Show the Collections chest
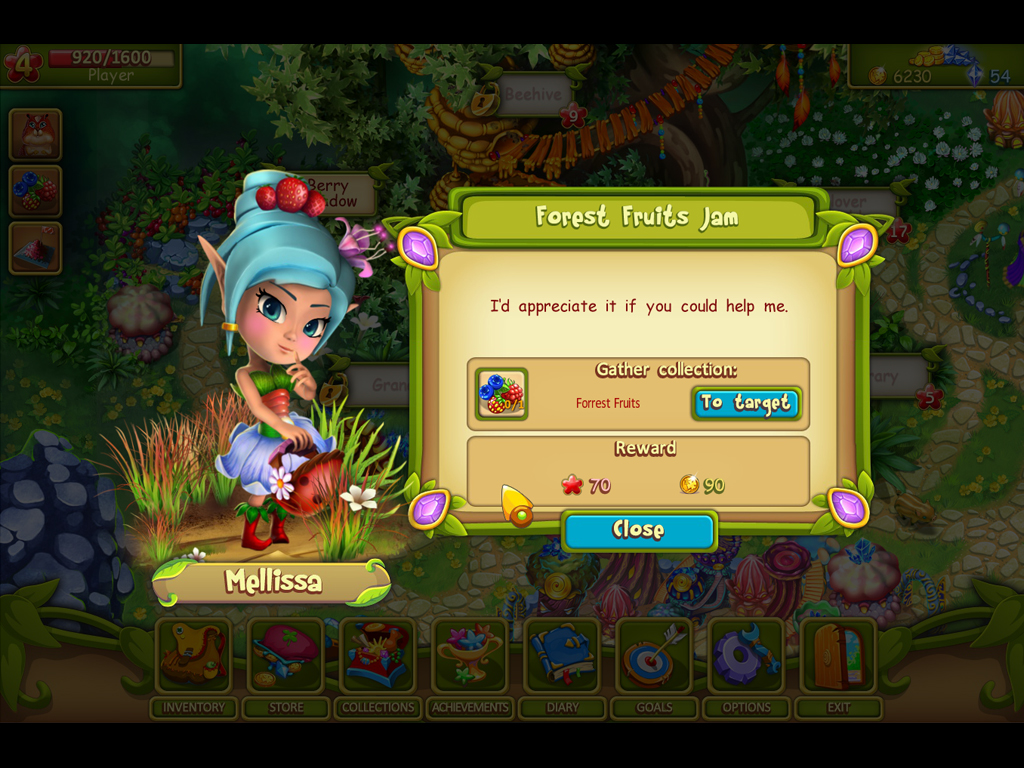1024x768 pixels. (x=378, y=656)
